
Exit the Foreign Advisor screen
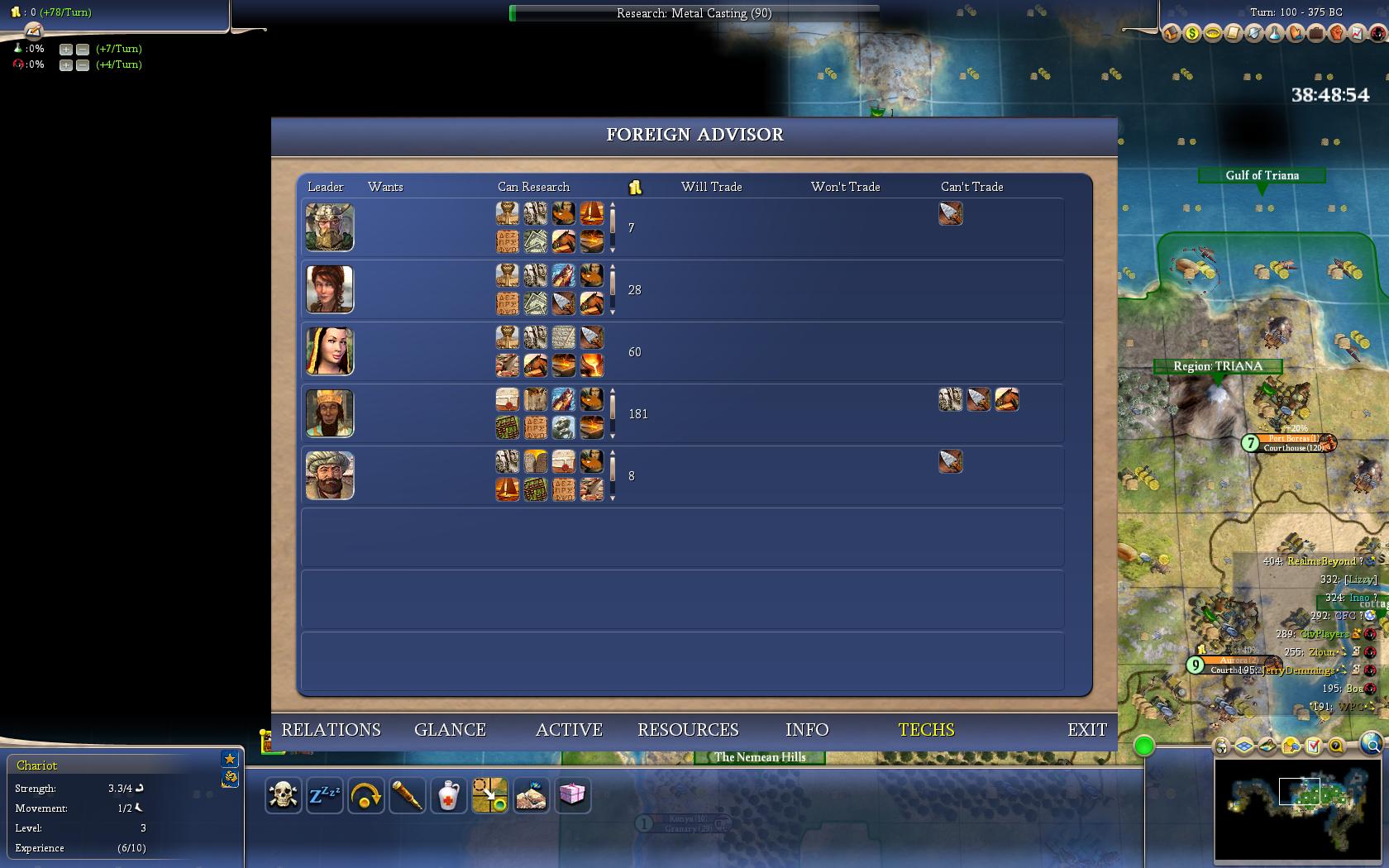(1086, 730)
